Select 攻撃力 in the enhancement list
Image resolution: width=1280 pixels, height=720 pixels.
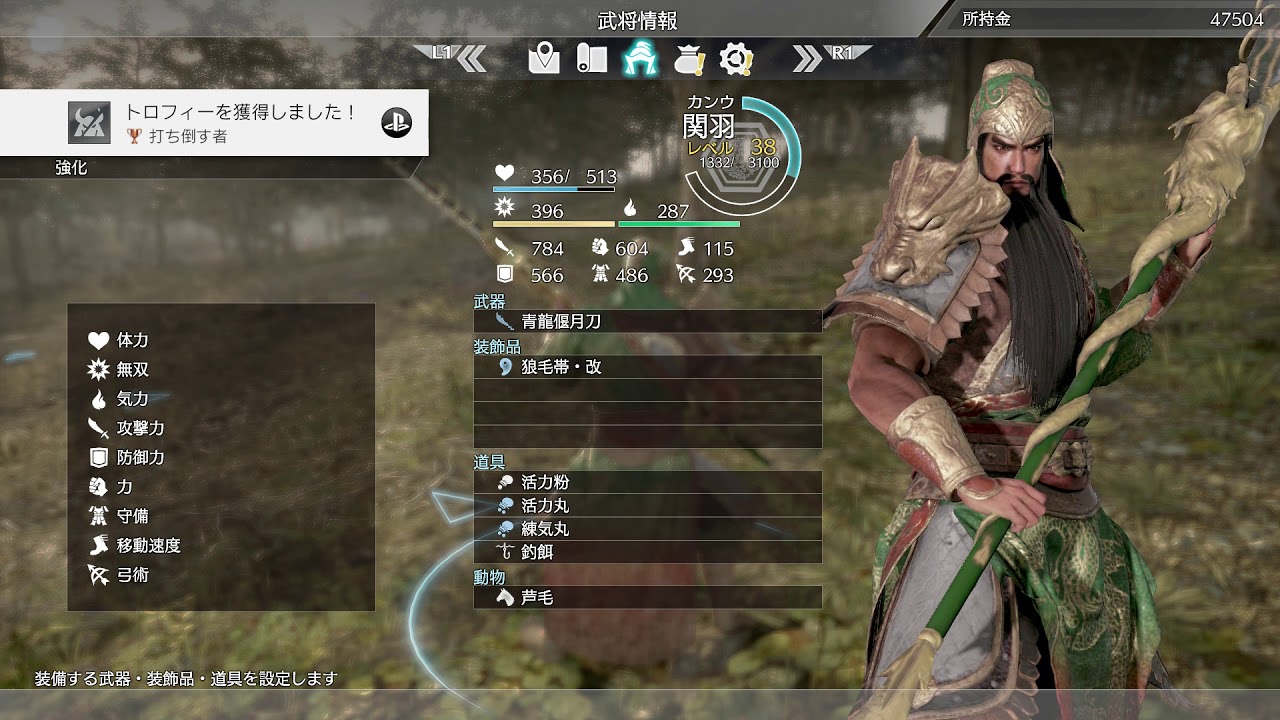pyautogui.click(x=140, y=428)
